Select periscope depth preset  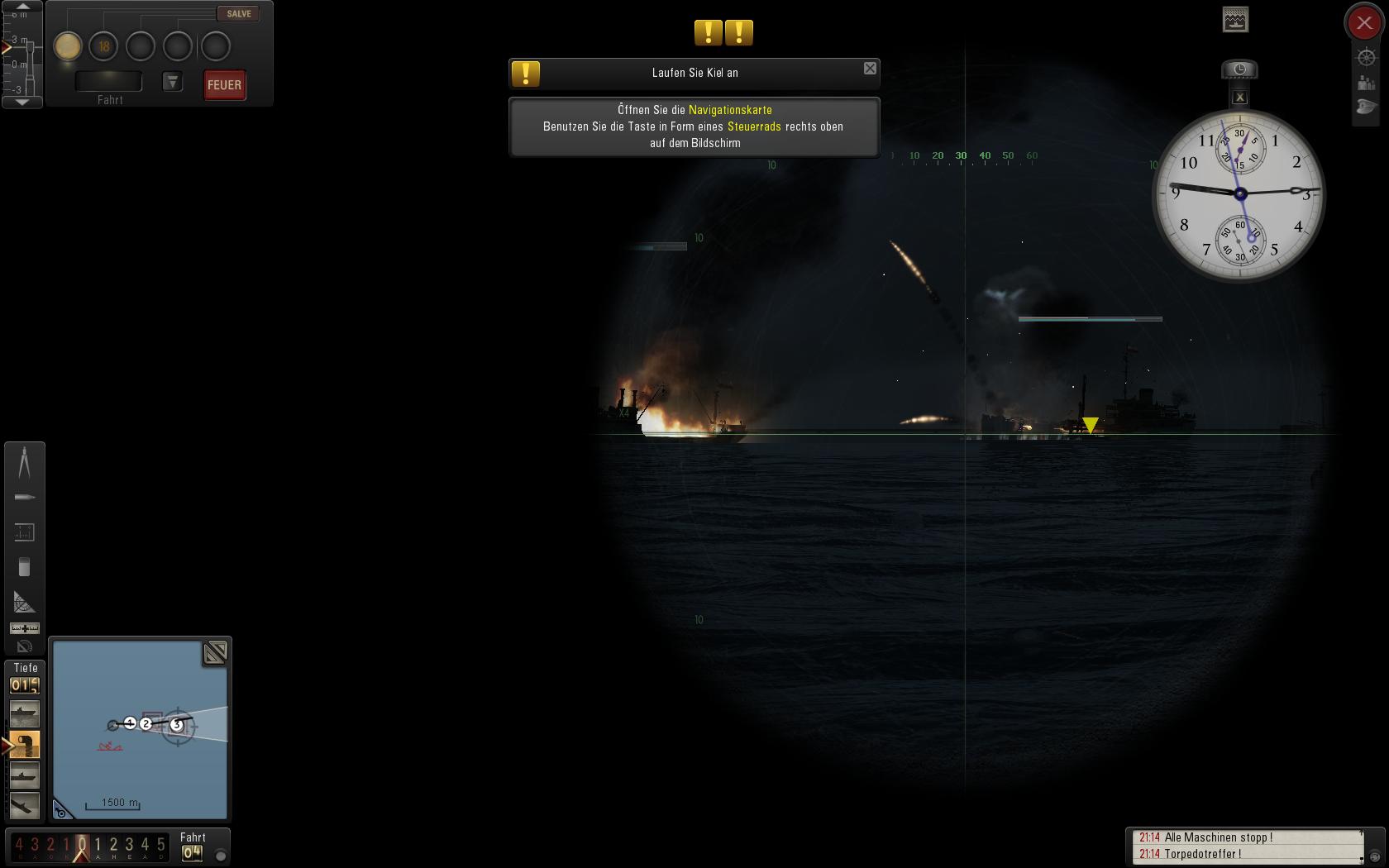(x=24, y=745)
